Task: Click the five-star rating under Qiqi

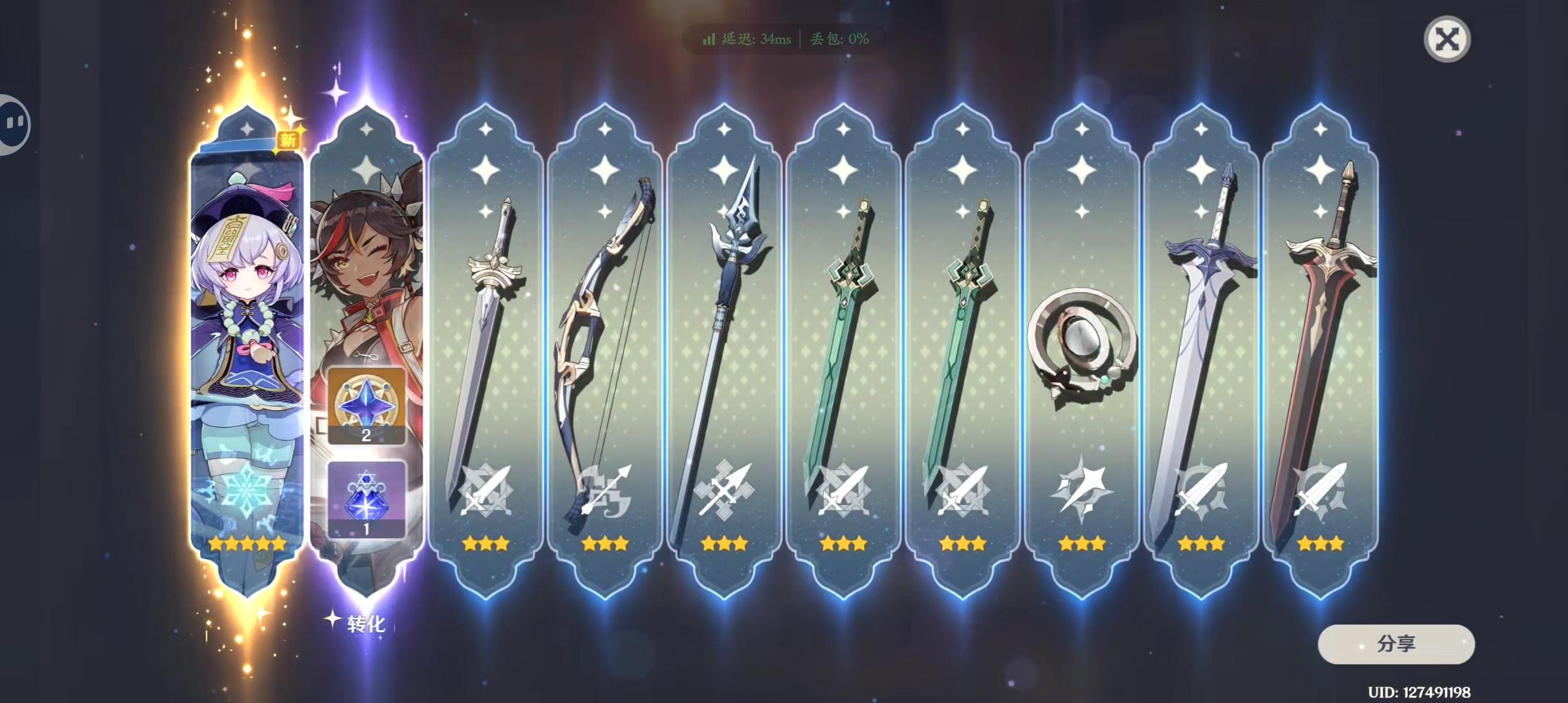Action: click(x=247, y=542)
